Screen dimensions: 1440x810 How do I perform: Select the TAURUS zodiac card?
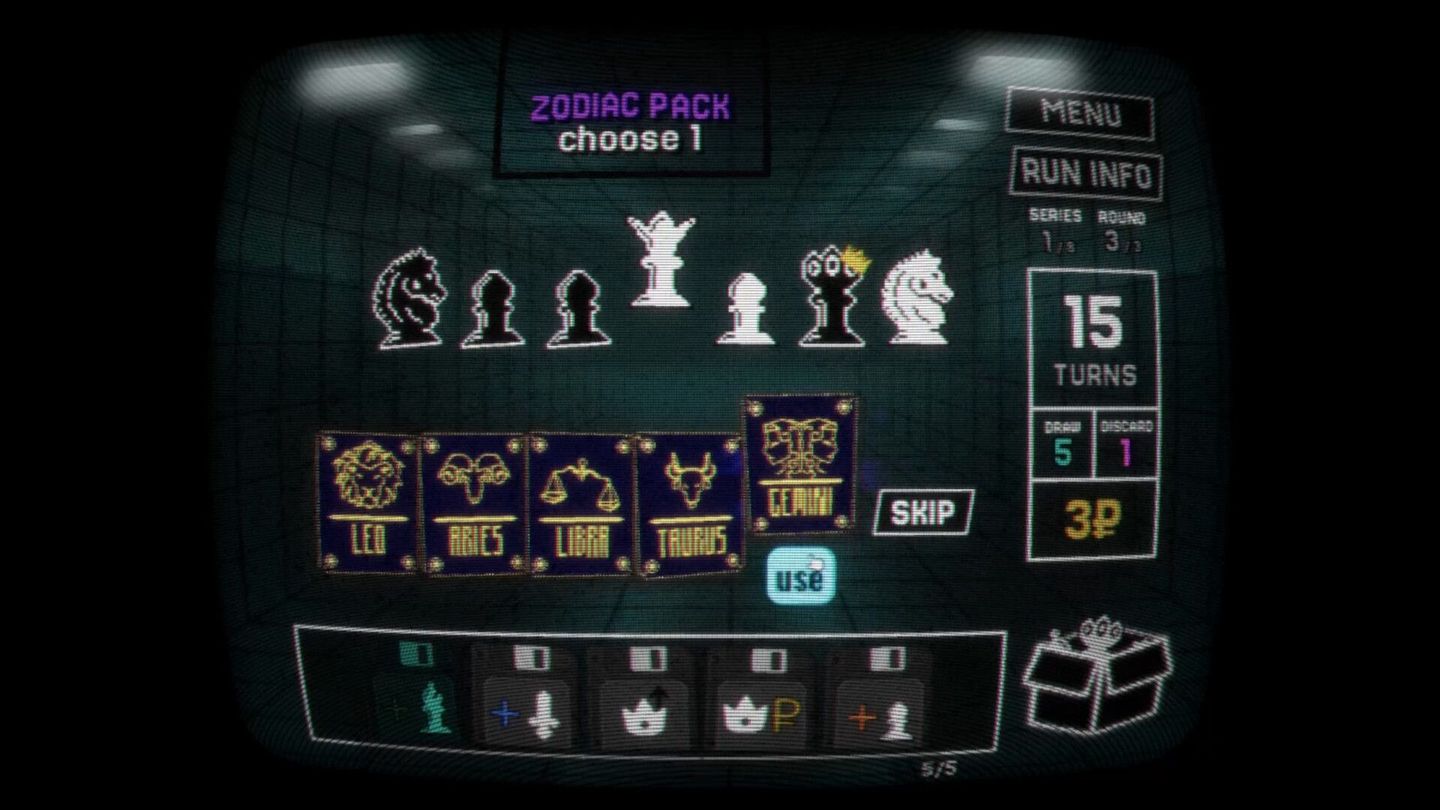pyautogui.click(x=690, y=495)
